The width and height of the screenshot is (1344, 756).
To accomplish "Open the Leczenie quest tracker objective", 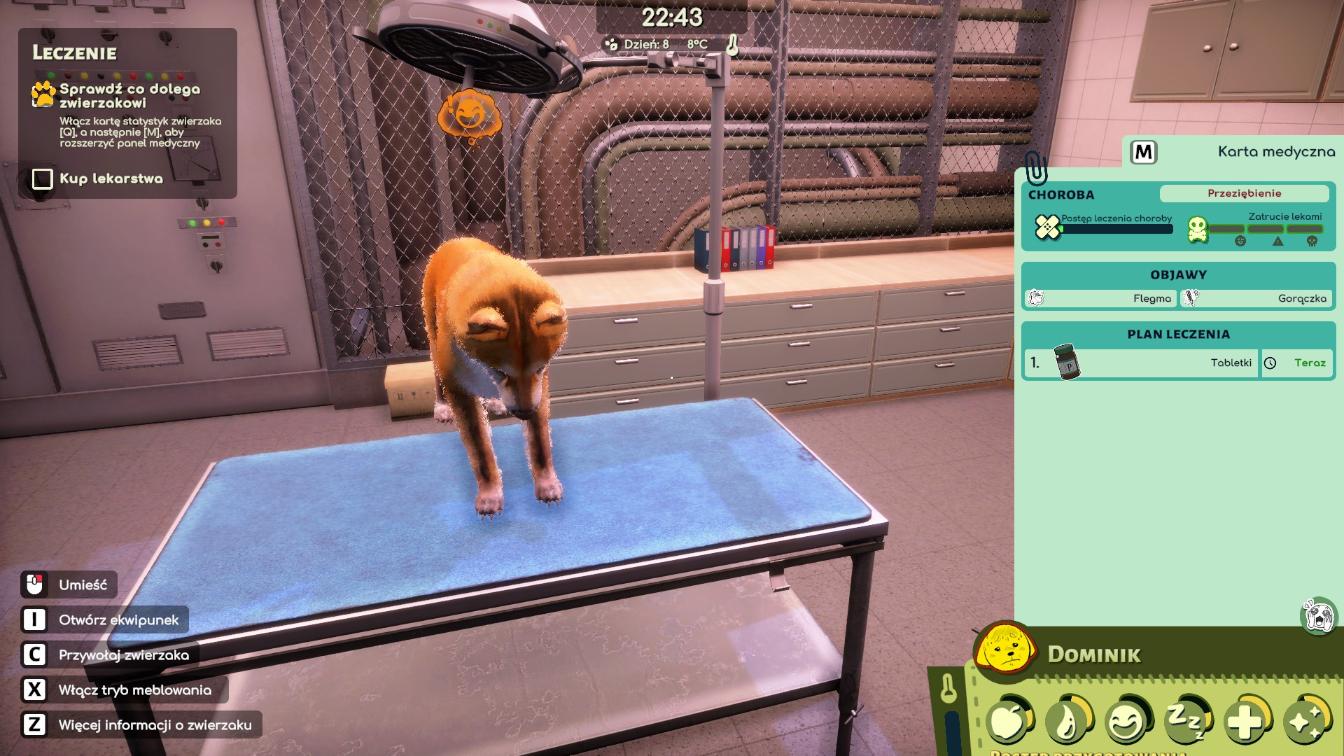I will tap(129, 96).
